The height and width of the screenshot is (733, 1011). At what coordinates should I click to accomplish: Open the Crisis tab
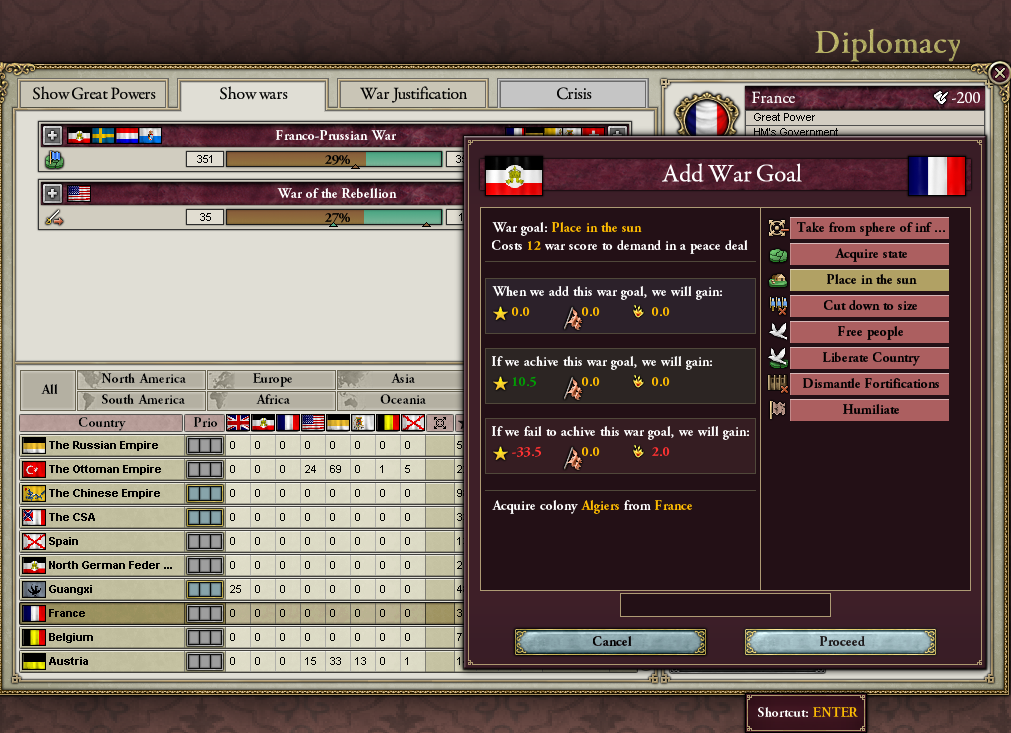pos(573,94)
